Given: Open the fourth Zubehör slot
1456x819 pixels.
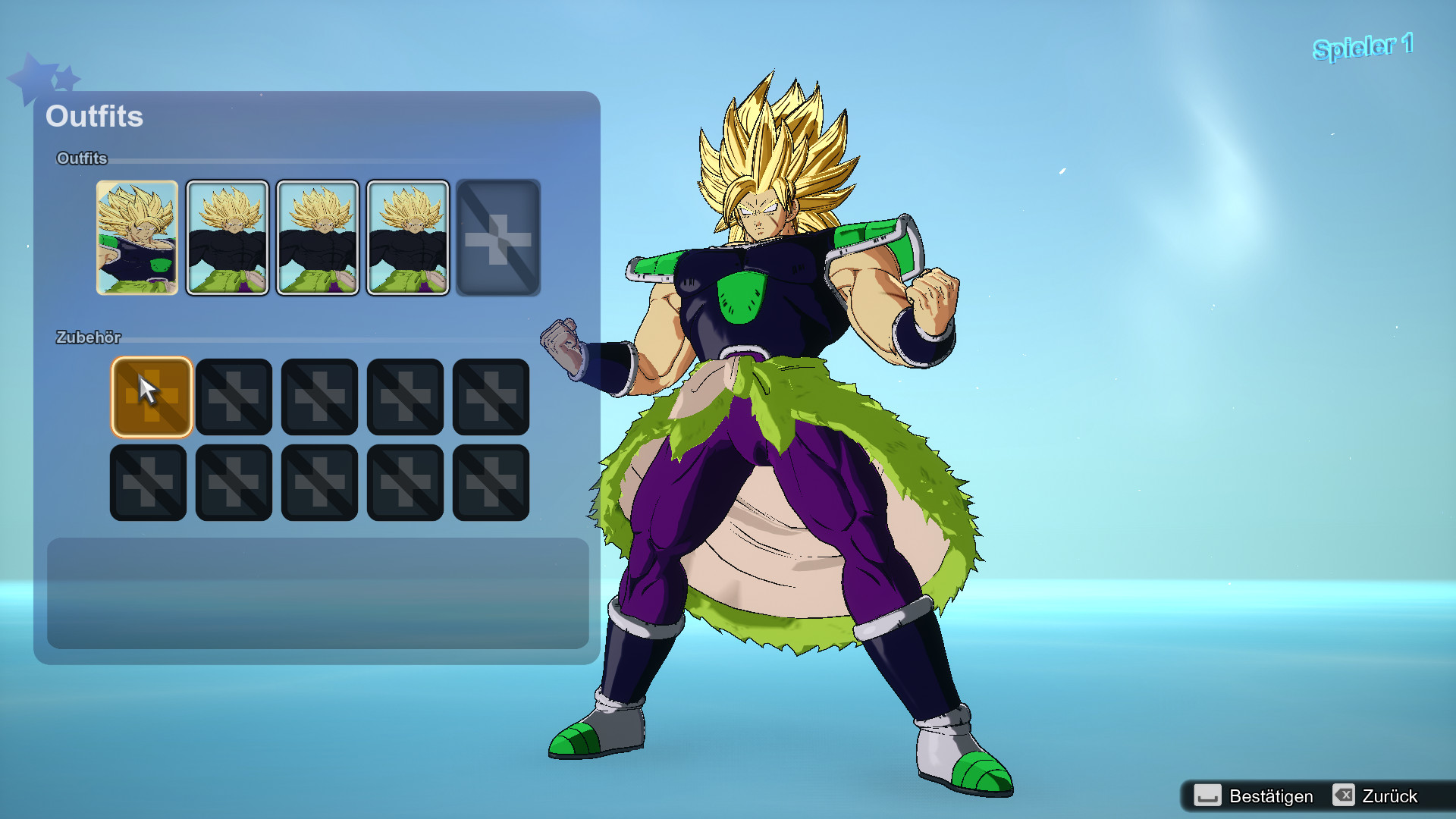Looking at the screenshot, I should tap(405, 397).
